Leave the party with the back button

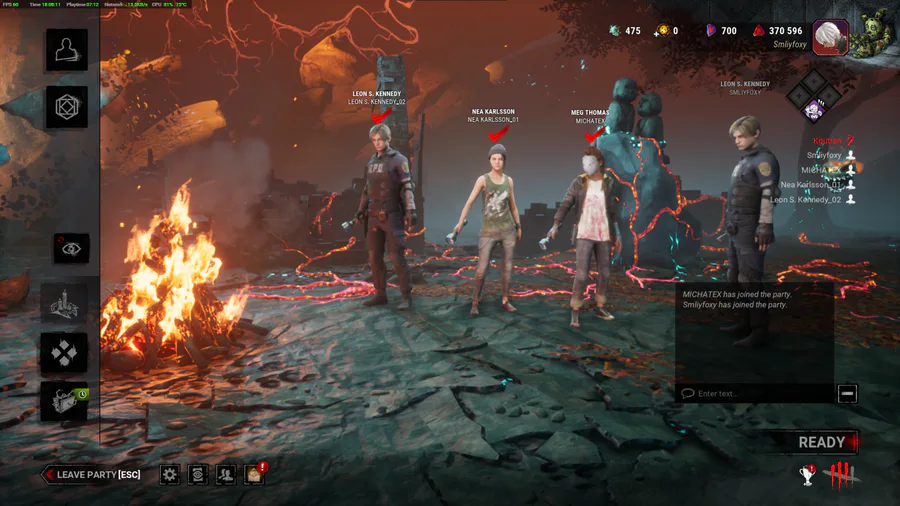coord(90,474)
